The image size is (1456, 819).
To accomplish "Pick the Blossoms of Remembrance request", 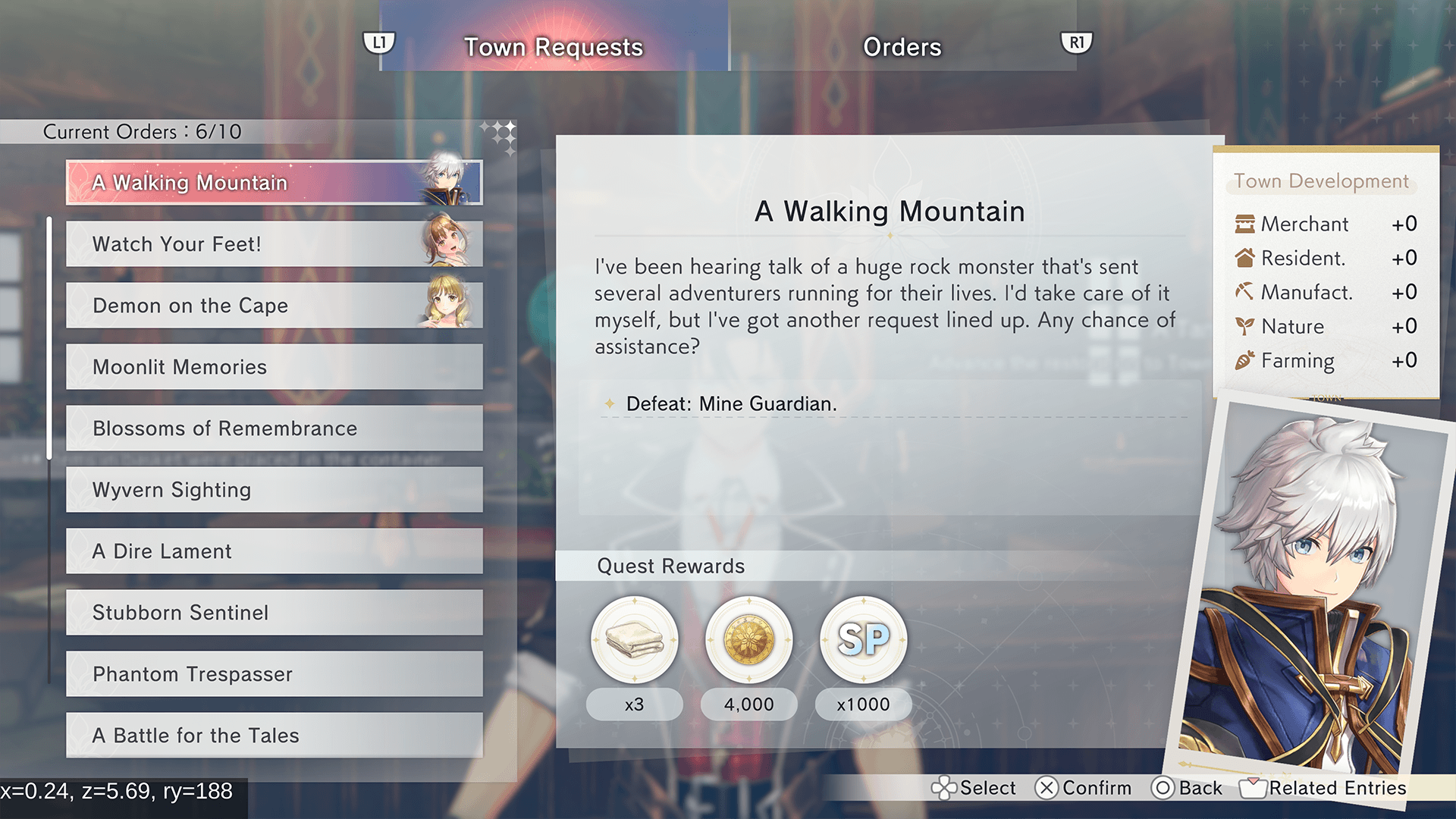I will (274, 428).
